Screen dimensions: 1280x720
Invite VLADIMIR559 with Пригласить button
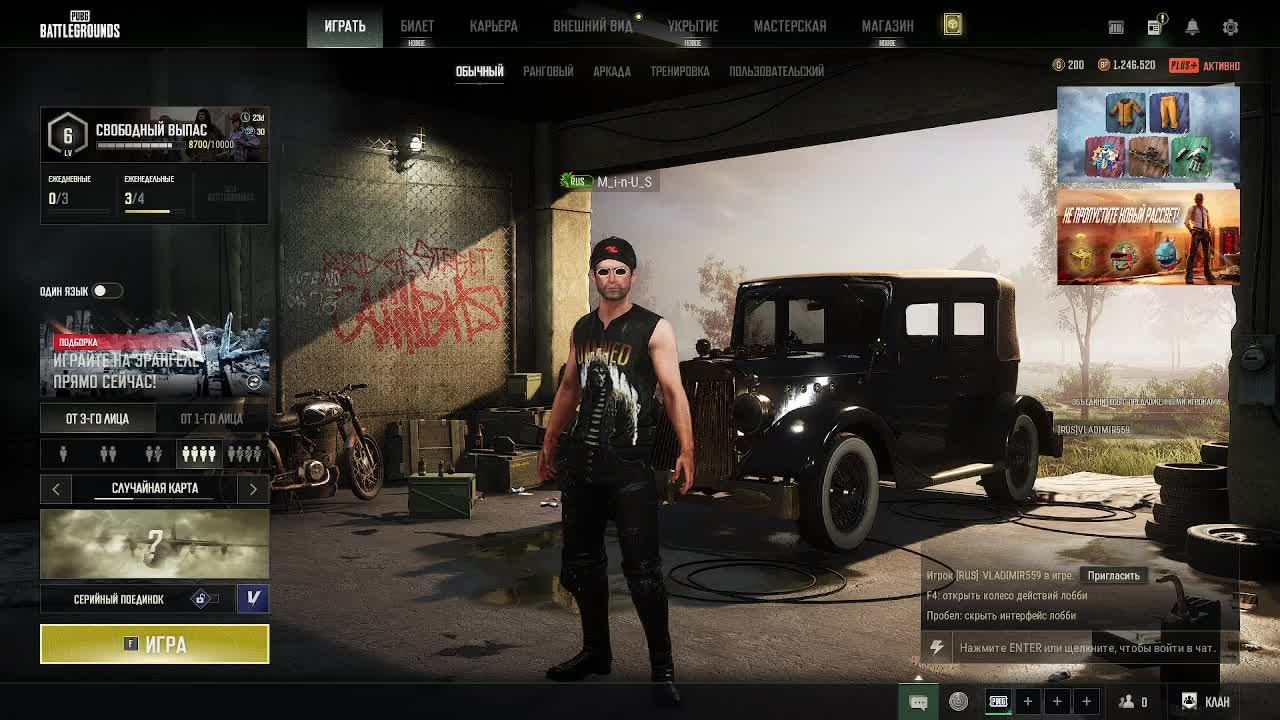pyautogui.click(x=1113, y=576)
